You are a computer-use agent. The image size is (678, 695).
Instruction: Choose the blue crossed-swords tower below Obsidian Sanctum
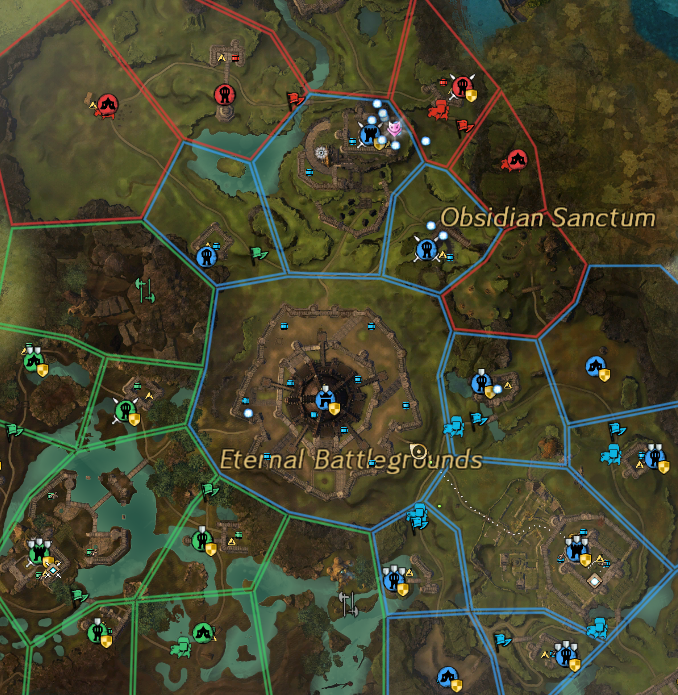click(x=425, y=248)
